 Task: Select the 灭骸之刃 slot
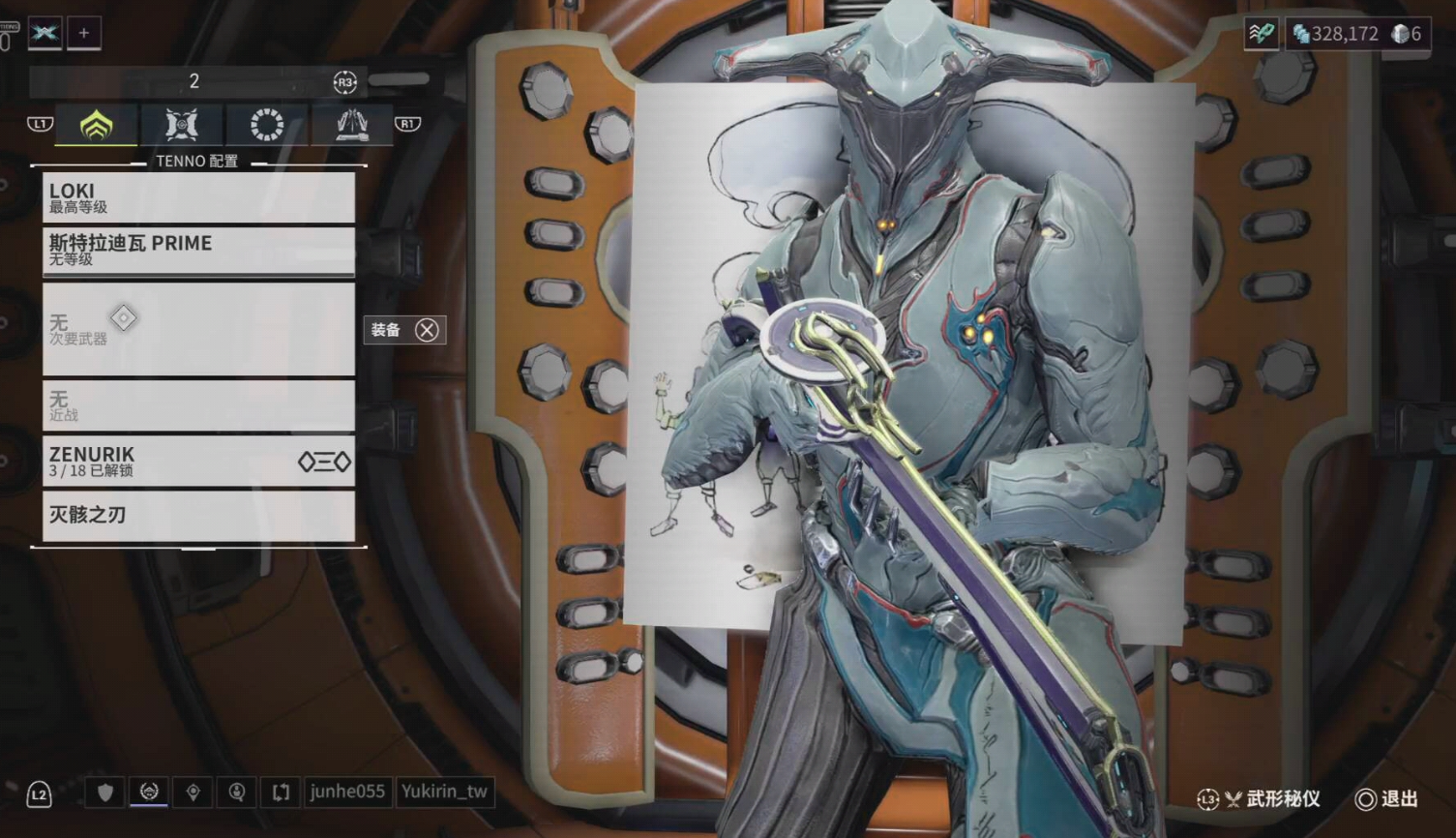(198, 515)
